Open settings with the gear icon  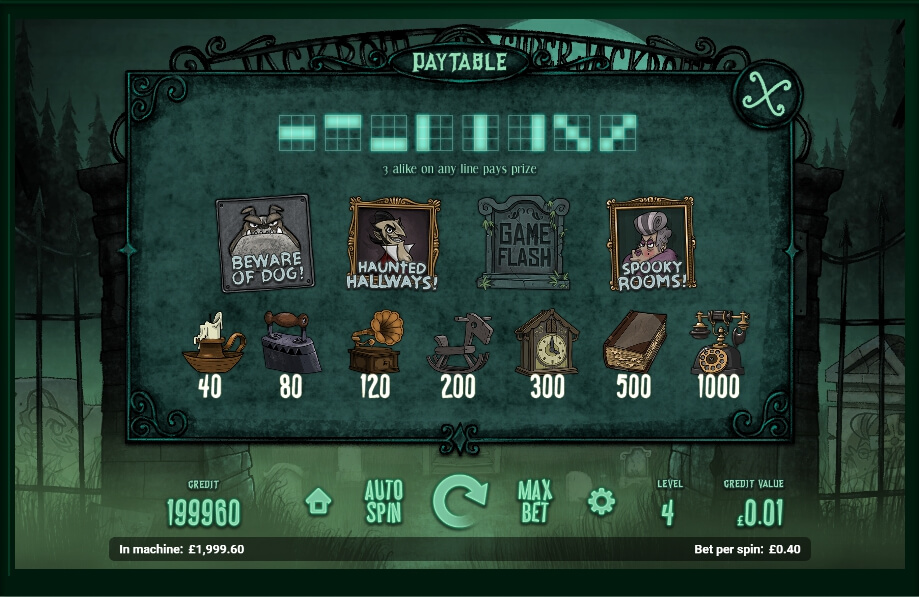point(601,501)
